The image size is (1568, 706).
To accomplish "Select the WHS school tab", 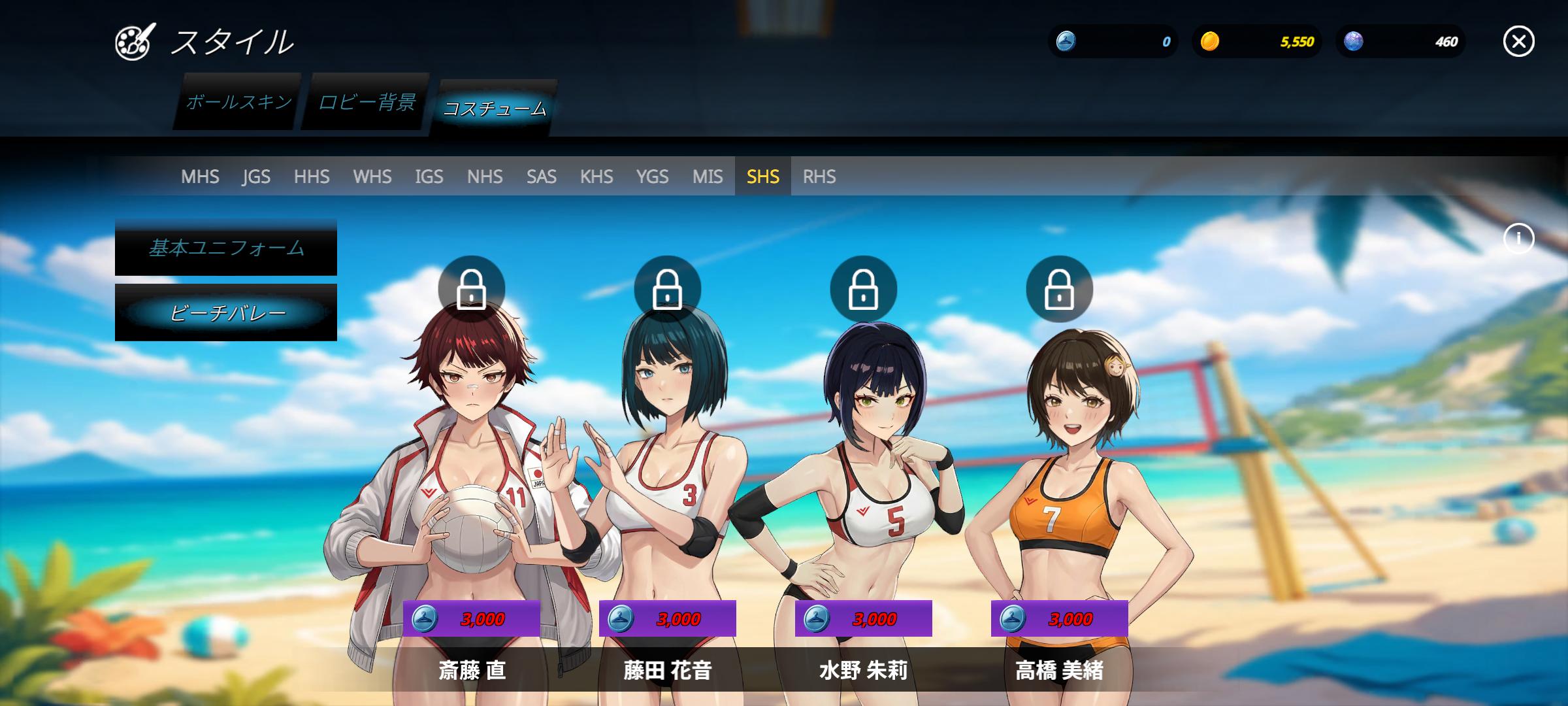I will 372,176.
